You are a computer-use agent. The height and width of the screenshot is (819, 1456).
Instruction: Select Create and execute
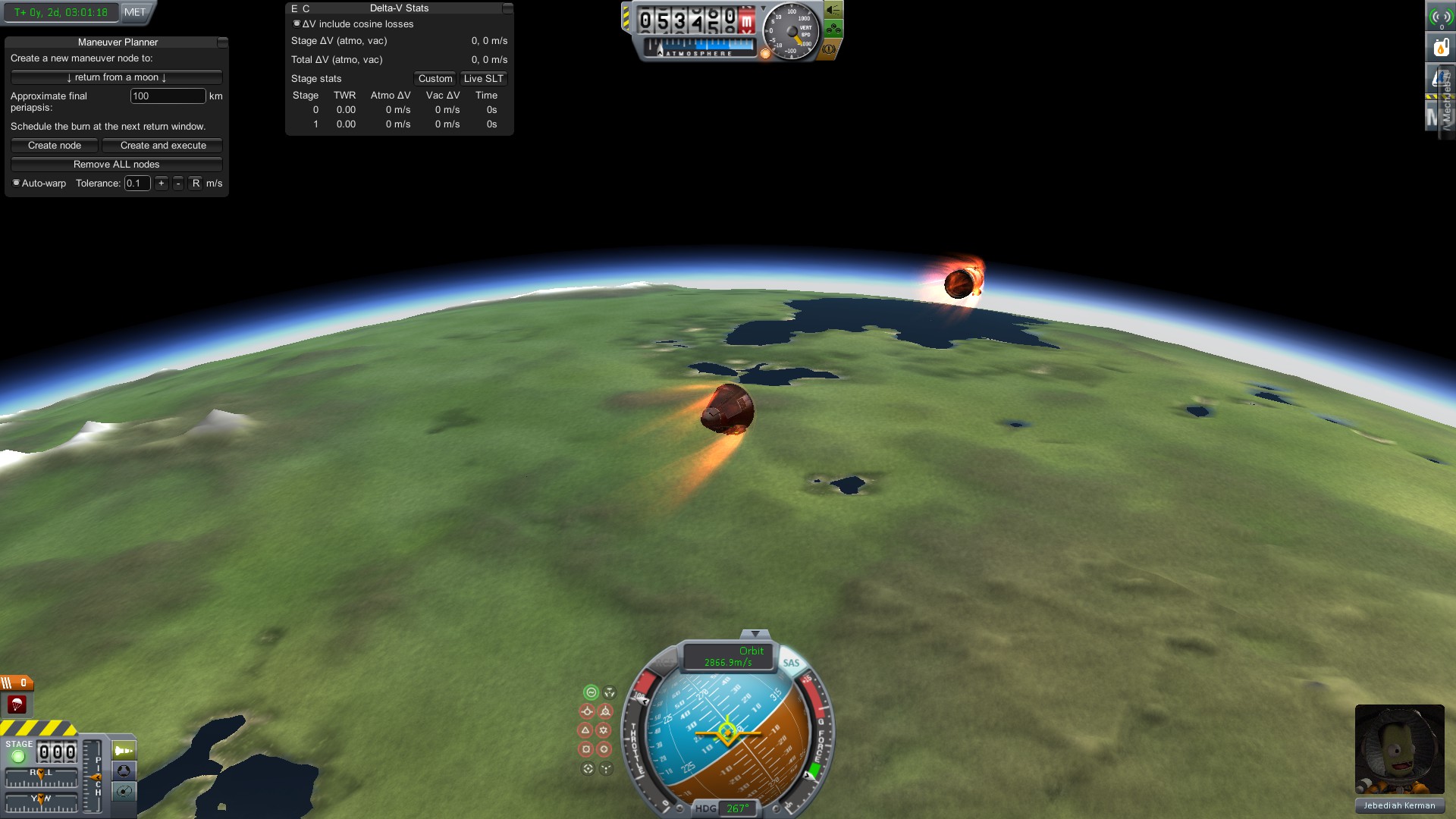click(162, 146)
